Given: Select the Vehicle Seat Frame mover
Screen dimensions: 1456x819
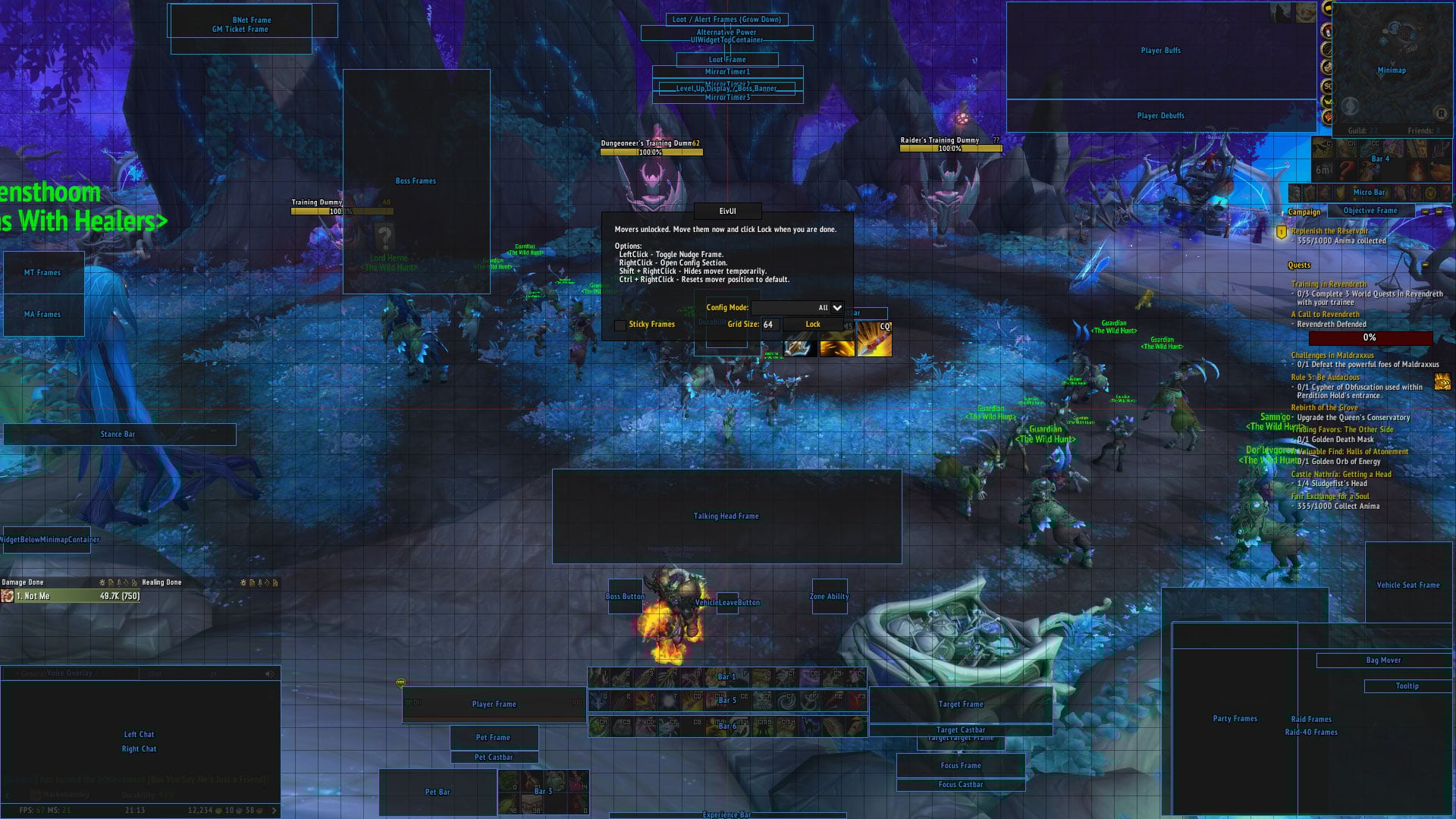Looking at the screenshot, I should (1407, 585).
